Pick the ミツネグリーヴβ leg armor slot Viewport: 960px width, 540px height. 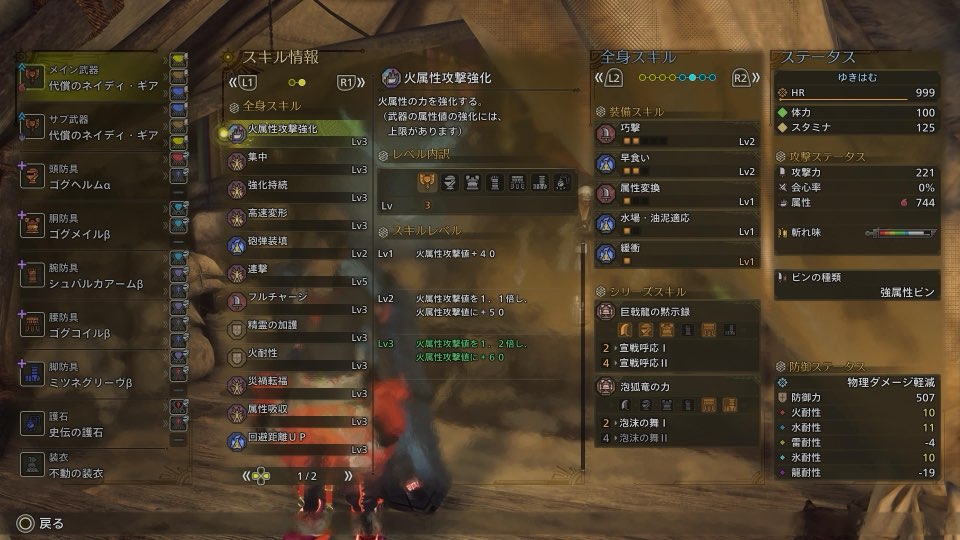92,376
